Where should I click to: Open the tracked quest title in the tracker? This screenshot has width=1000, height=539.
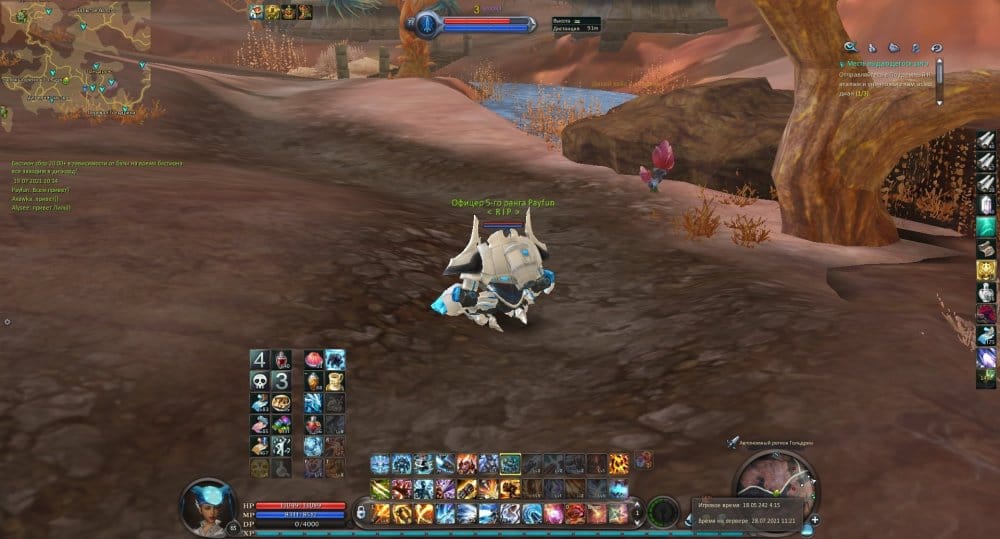pyautogui.click(x=884, y=64)
